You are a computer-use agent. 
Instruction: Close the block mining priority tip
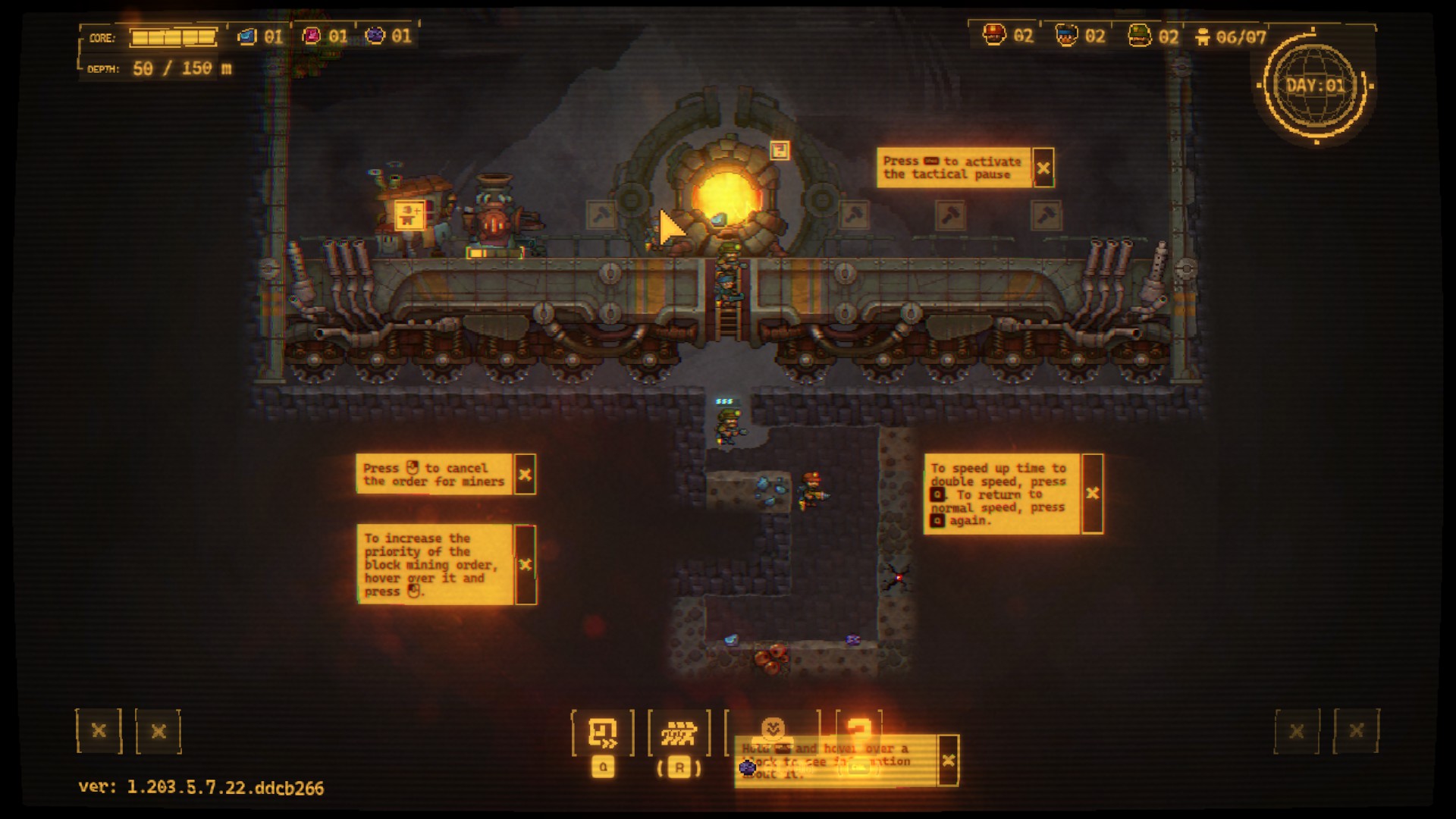[x=525, y=564]
